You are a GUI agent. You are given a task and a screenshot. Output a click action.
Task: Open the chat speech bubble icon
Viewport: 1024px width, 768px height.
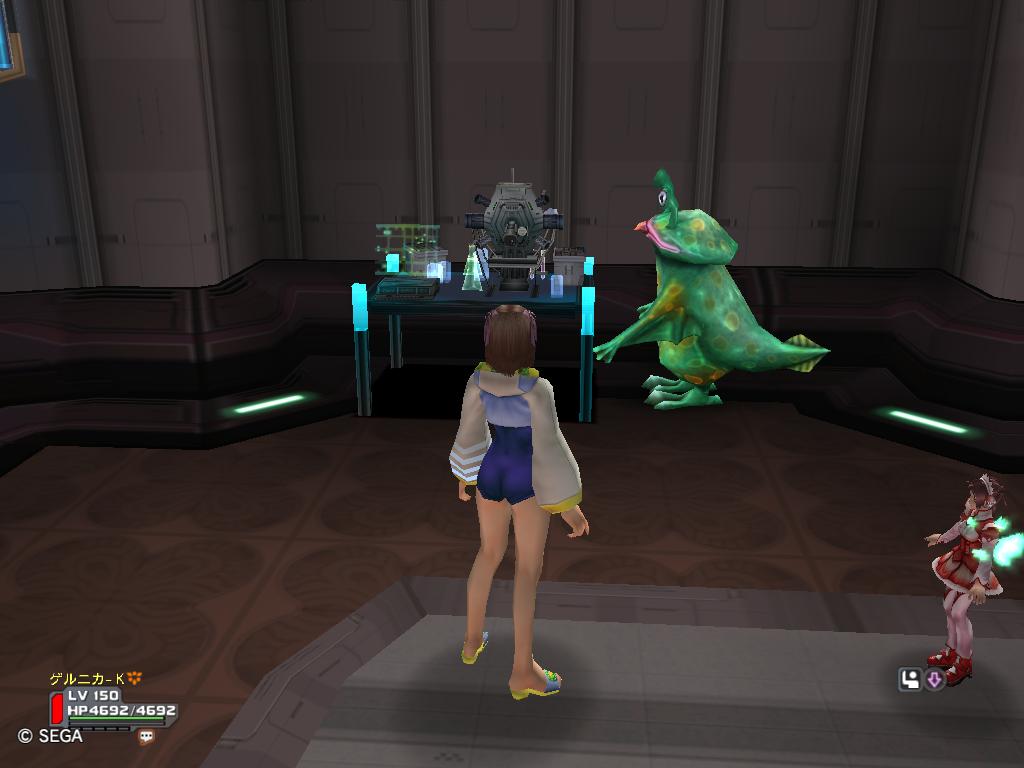tap(147, 736)
